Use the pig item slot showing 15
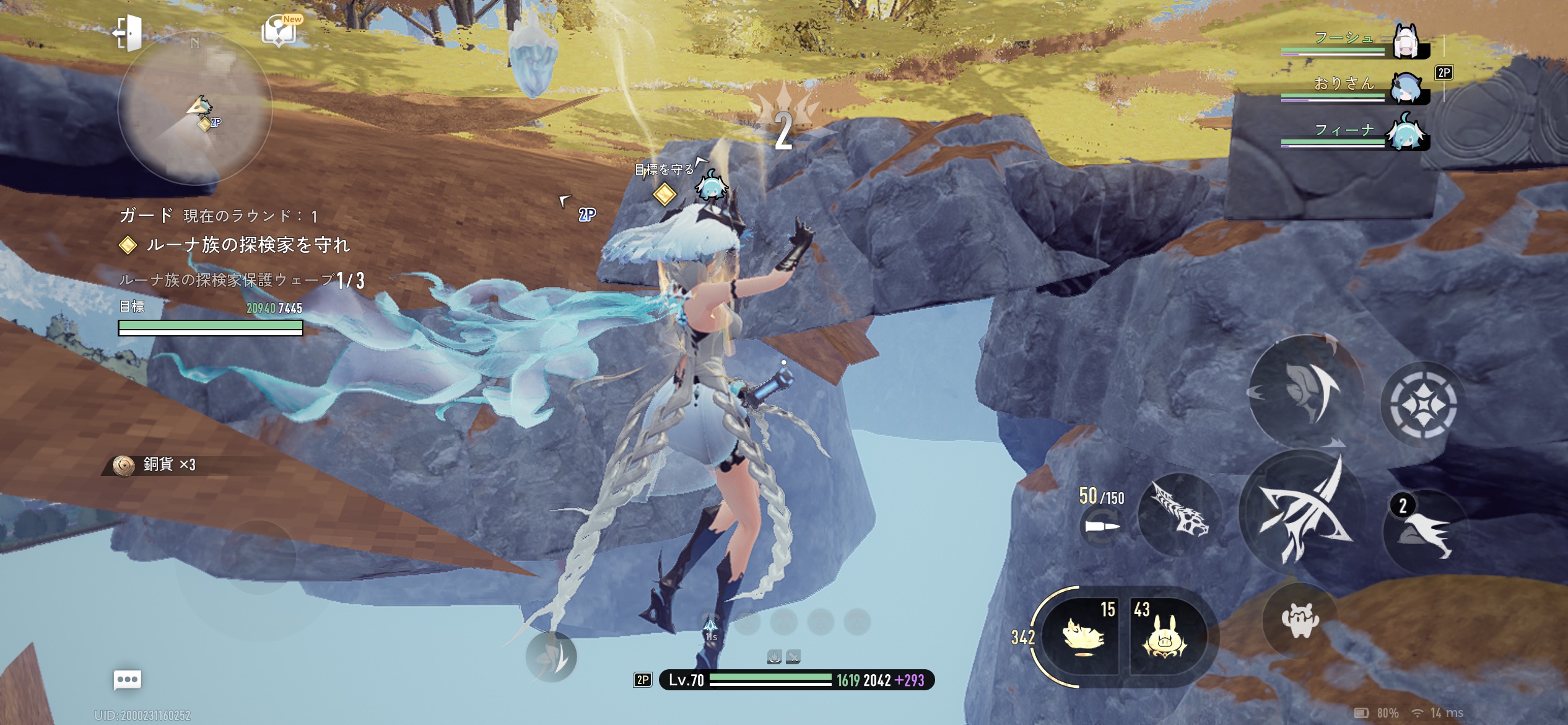 pos(1082,636)
